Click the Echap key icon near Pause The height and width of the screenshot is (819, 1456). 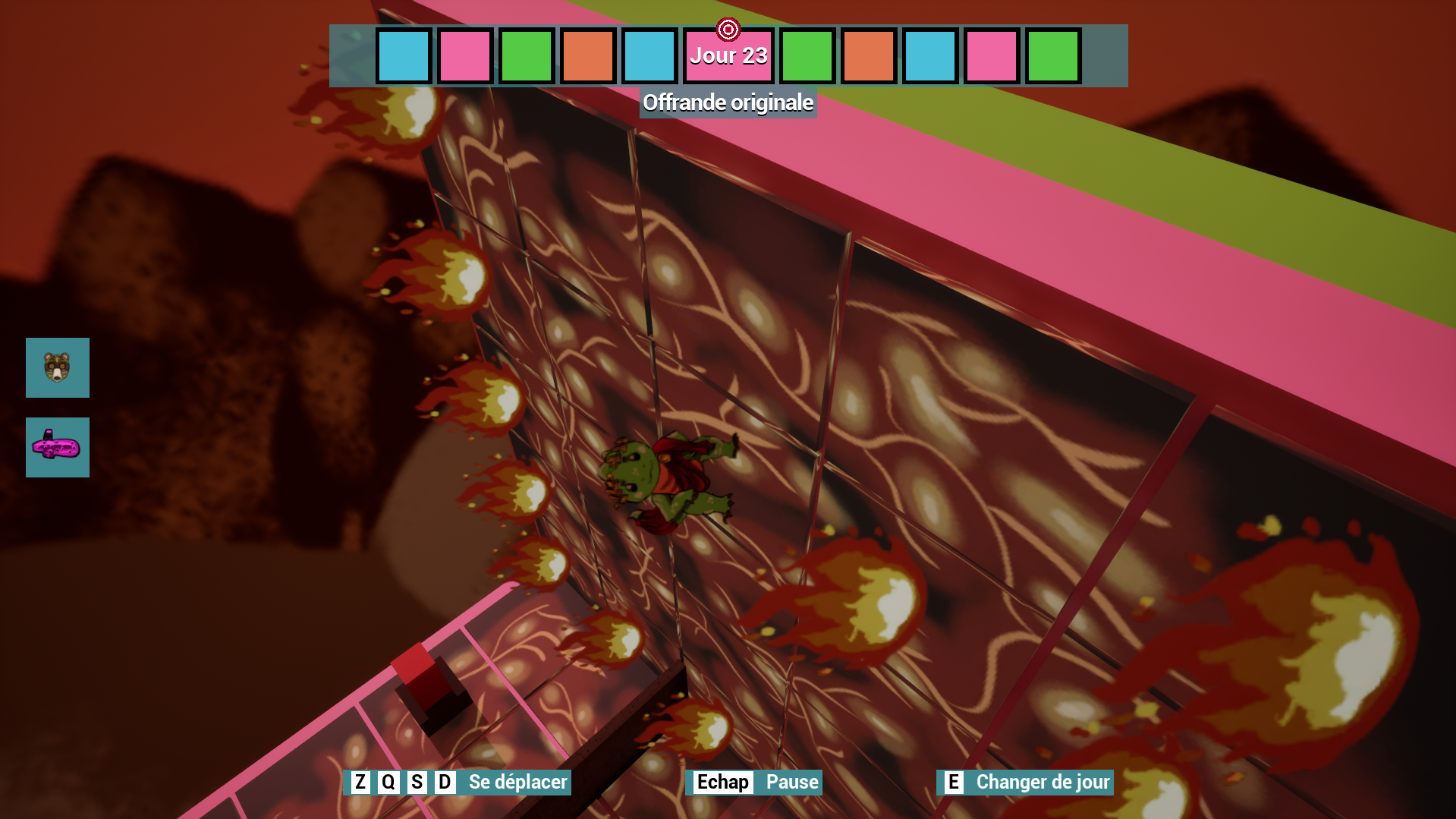click(721, 783)
